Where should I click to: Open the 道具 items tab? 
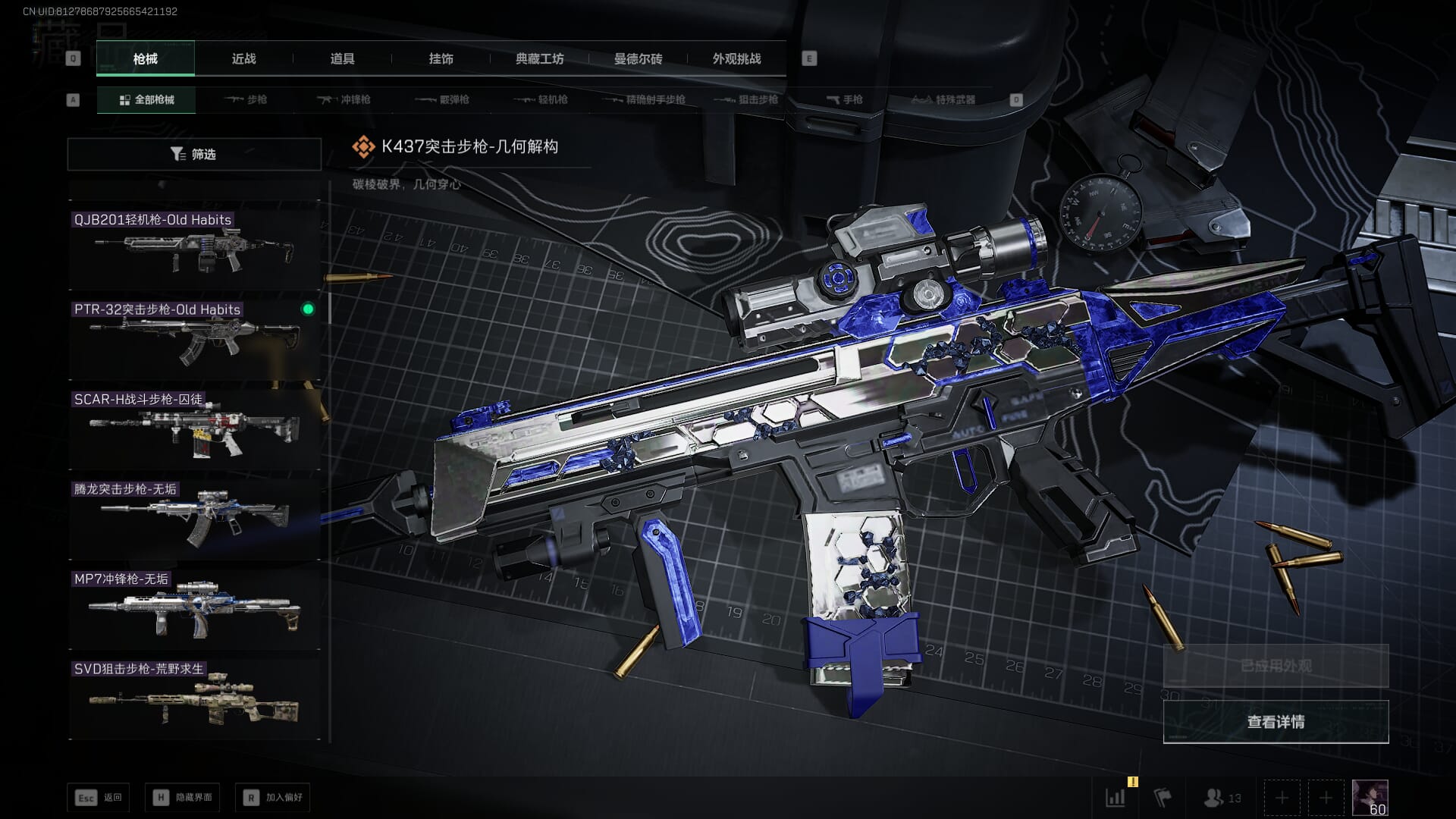[342, 59]
